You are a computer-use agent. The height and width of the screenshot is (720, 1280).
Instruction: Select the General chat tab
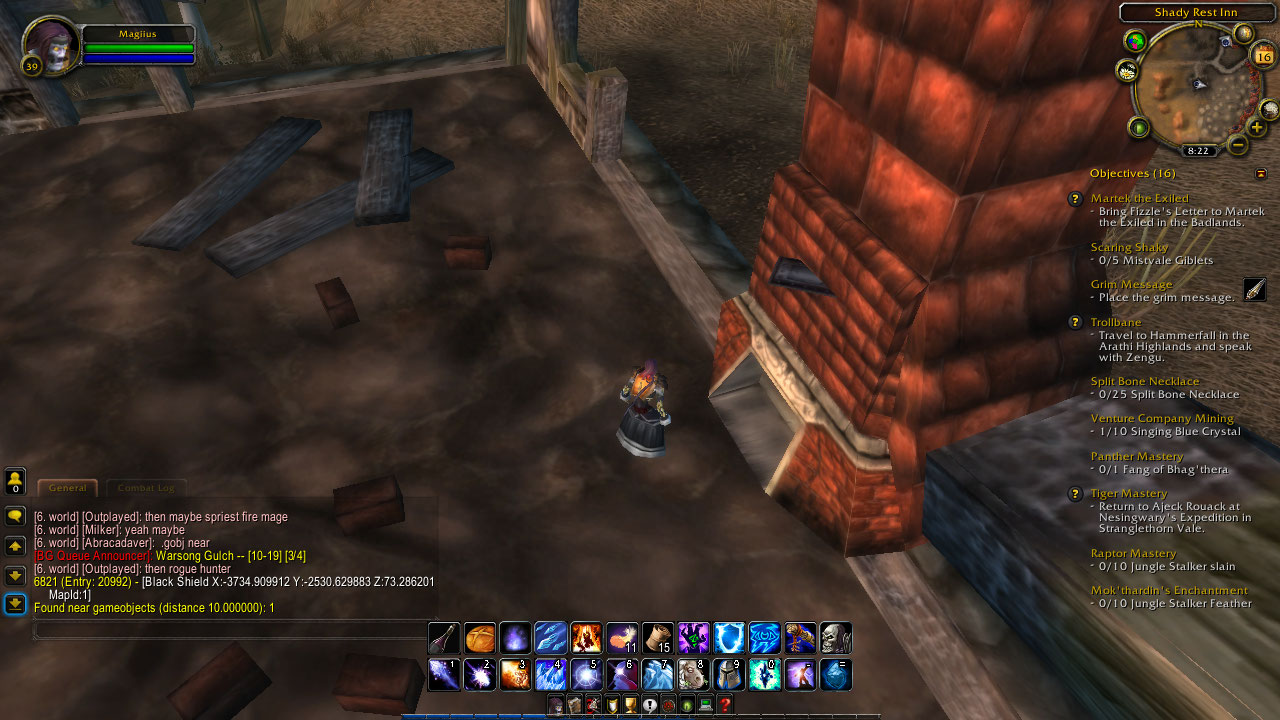click(67, 488)
